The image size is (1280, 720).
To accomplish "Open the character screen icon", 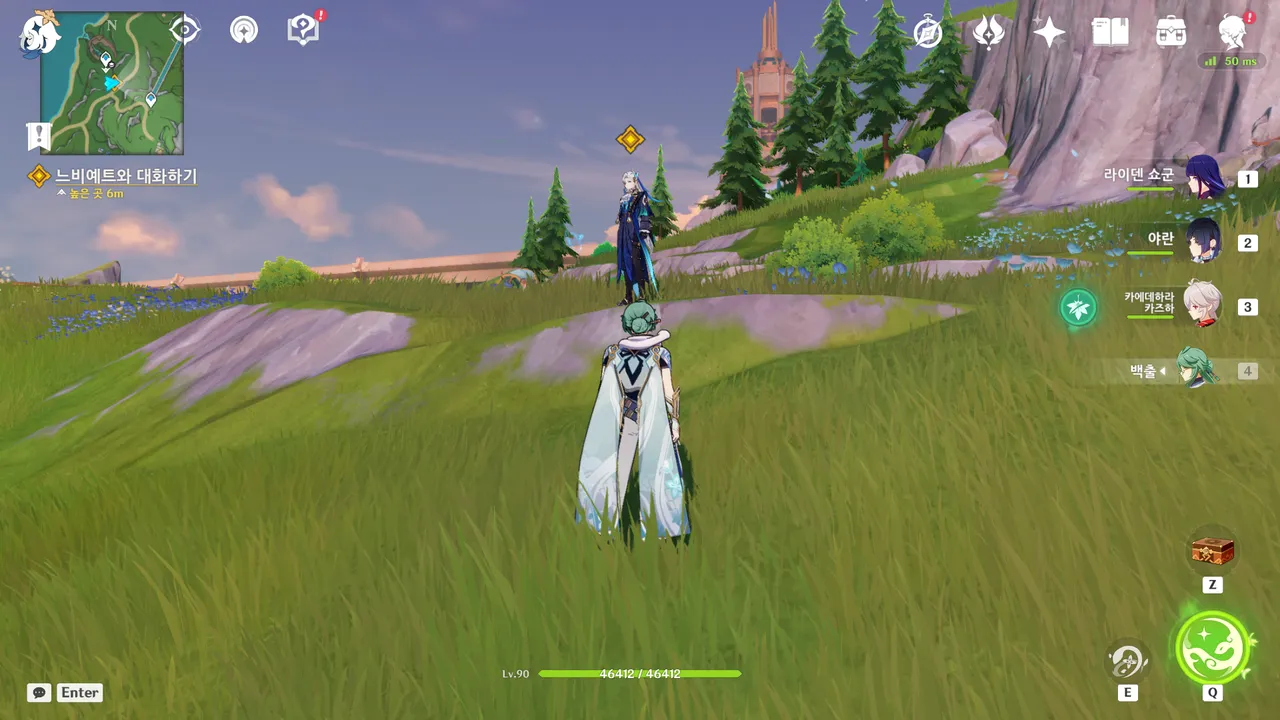I will coord(1232,33).
